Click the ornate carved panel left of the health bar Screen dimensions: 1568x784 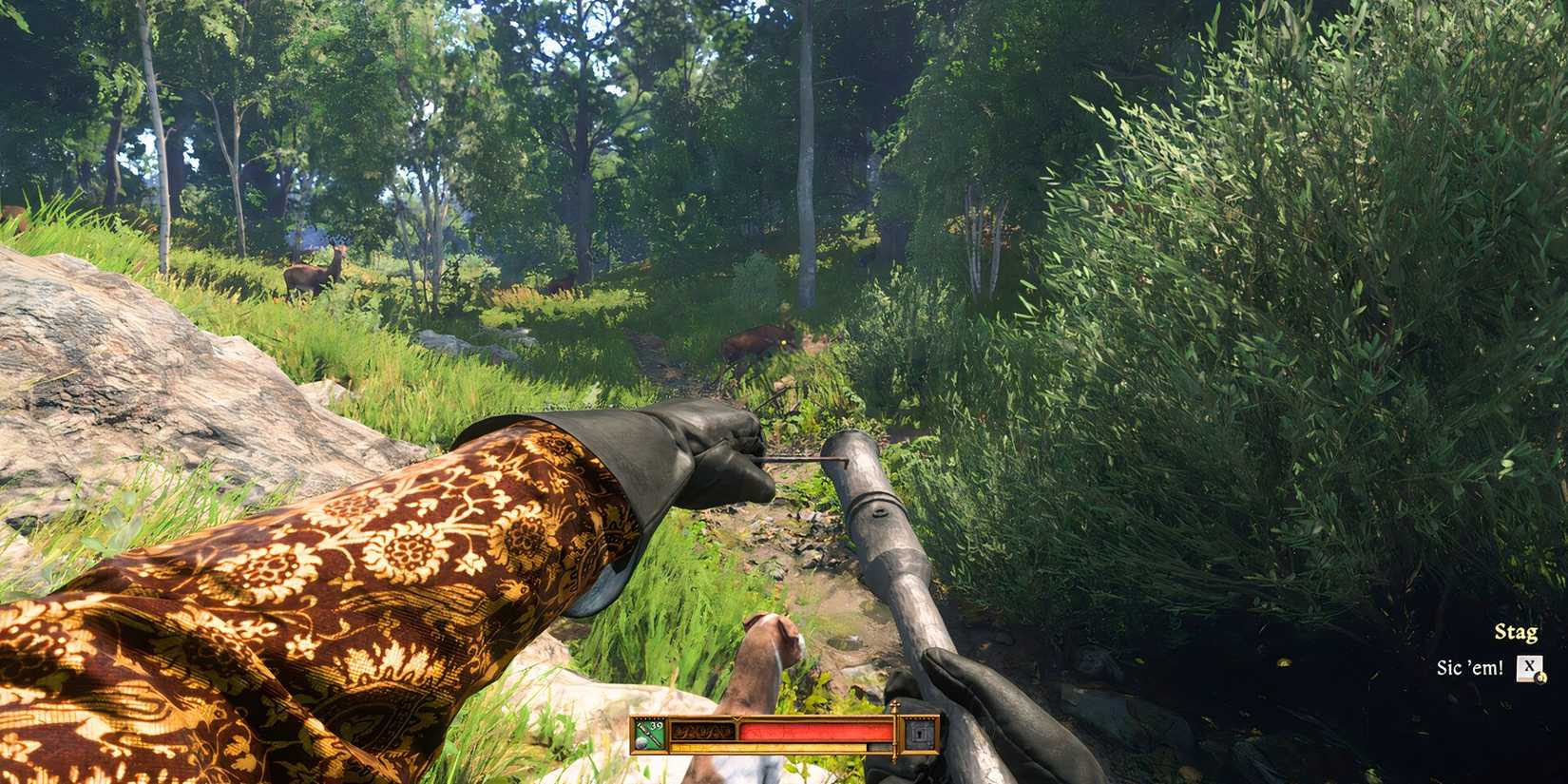[702, 733]
